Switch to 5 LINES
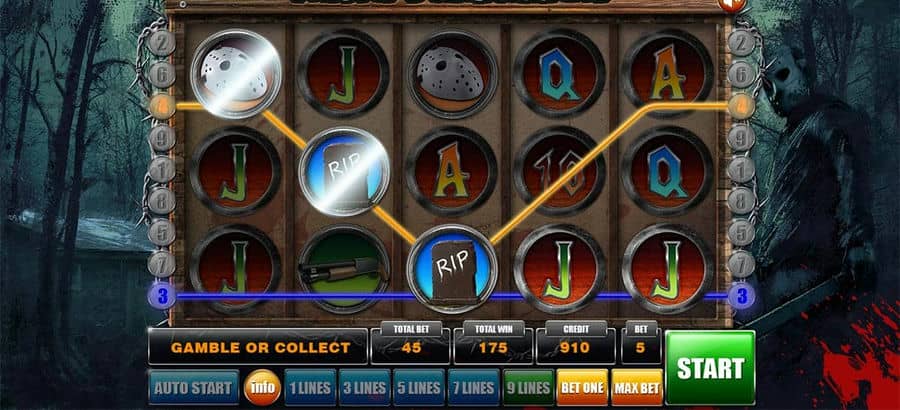 416,387
